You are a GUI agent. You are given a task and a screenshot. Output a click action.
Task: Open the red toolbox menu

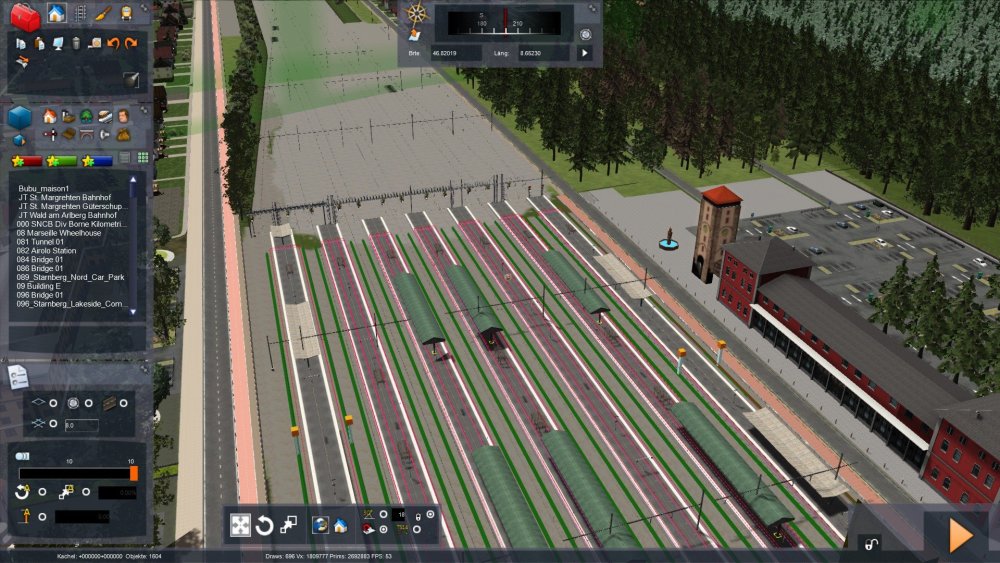[x=24, y=15]
